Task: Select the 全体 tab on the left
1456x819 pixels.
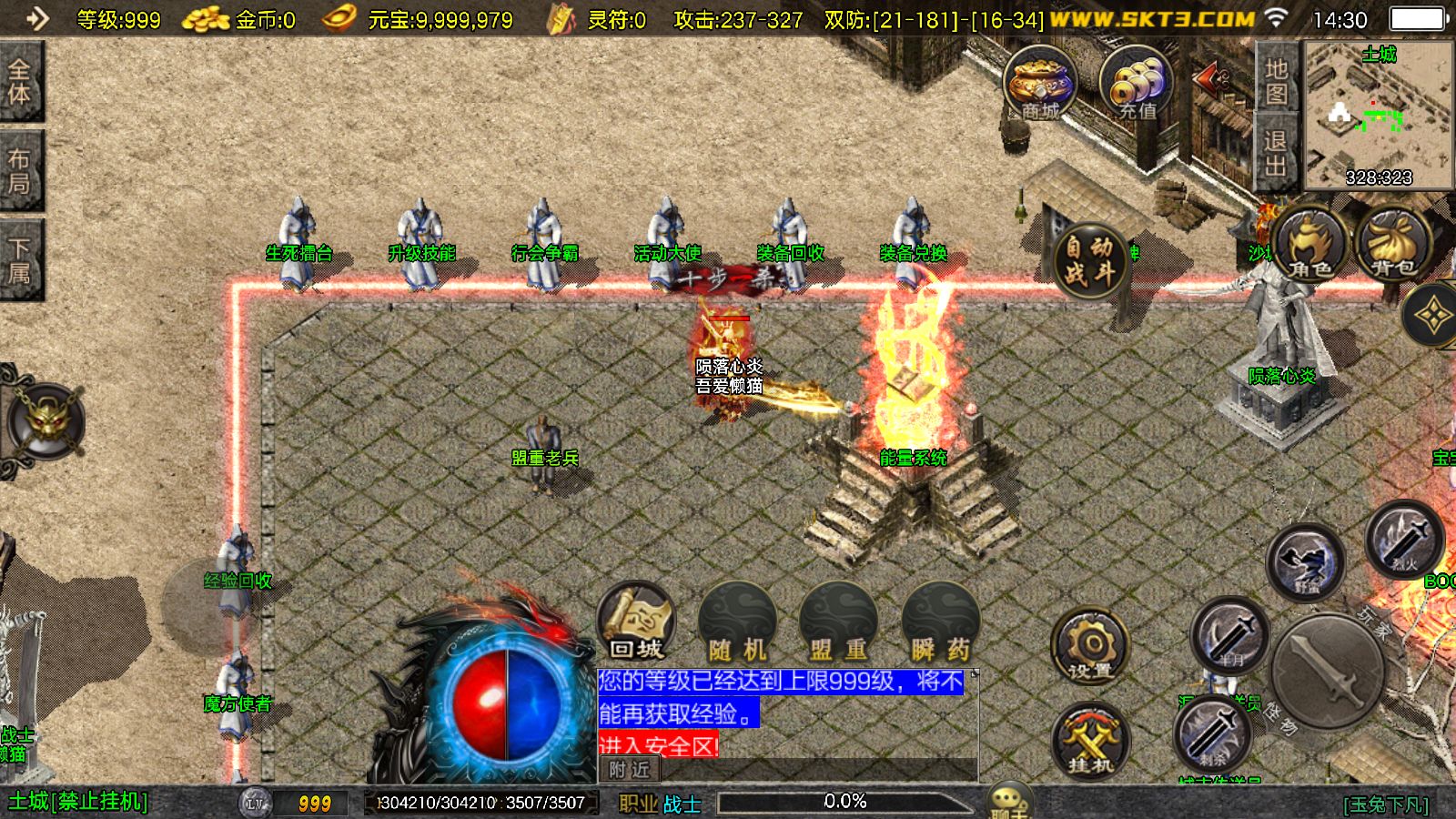Action: 20,82
